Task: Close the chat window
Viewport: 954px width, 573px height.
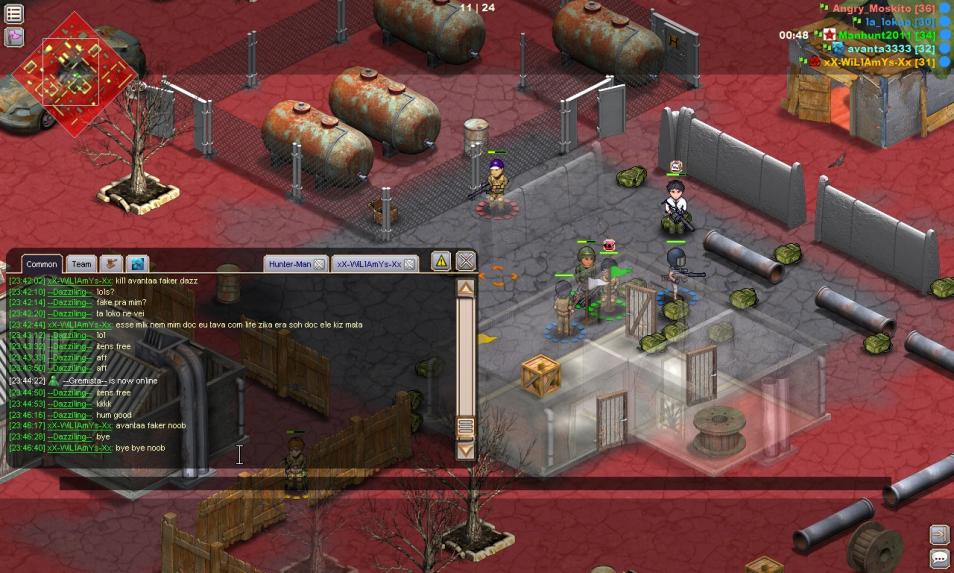Action: pos(465,262)
